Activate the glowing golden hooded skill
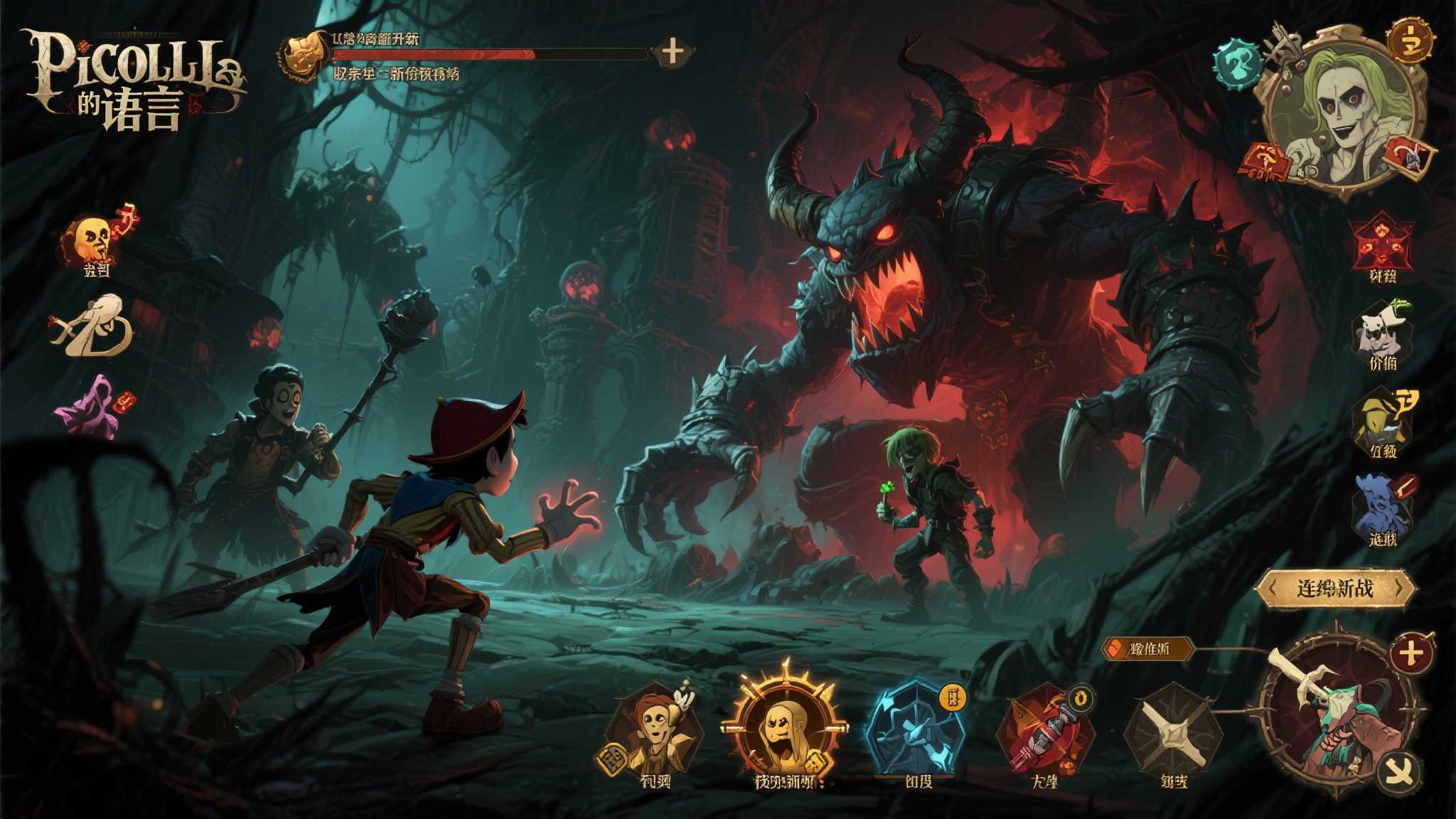This screenshot has width=1456, height=819. (x=785, y=725)
